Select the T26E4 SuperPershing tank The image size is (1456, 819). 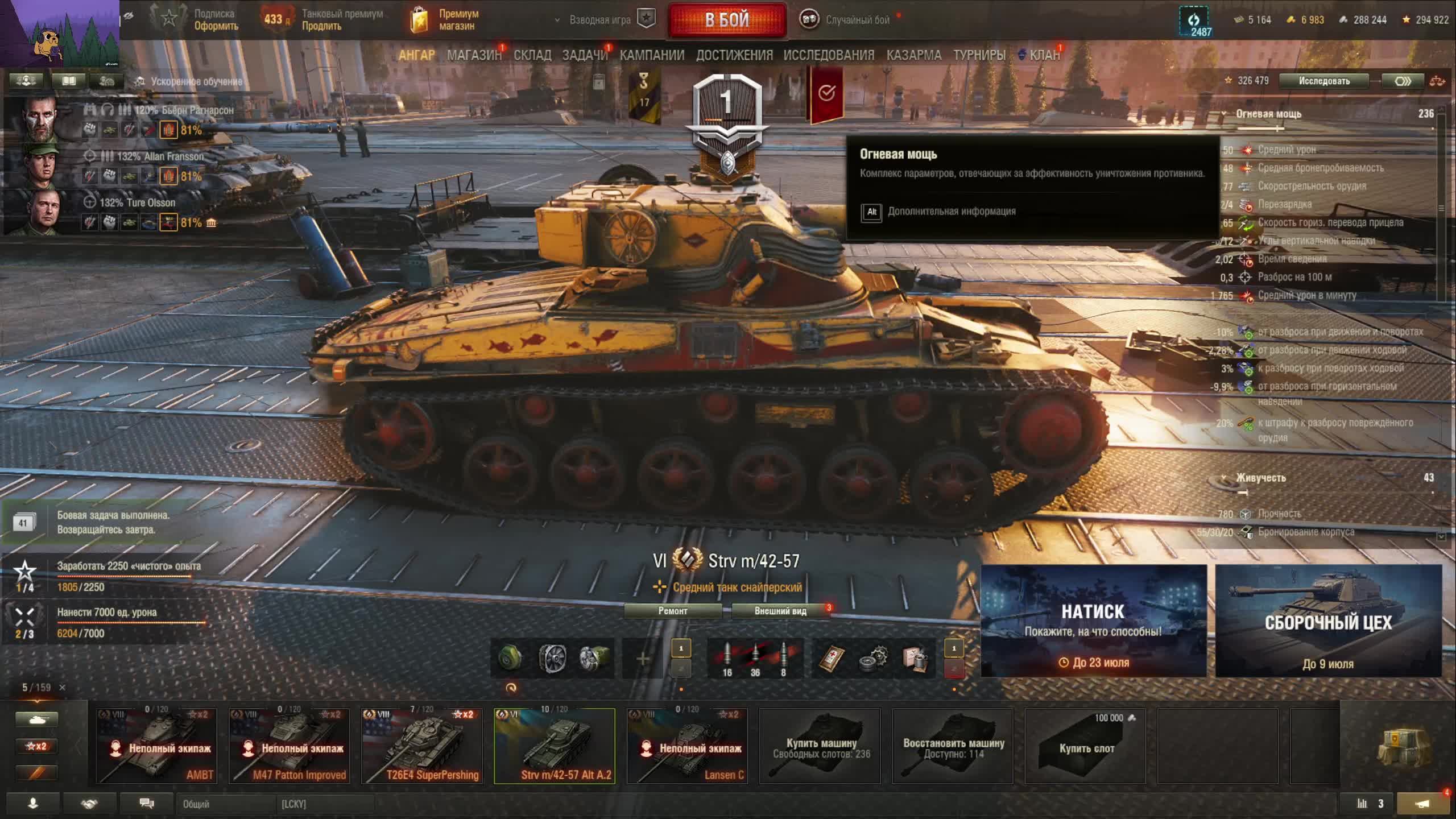tap(422, 746)
